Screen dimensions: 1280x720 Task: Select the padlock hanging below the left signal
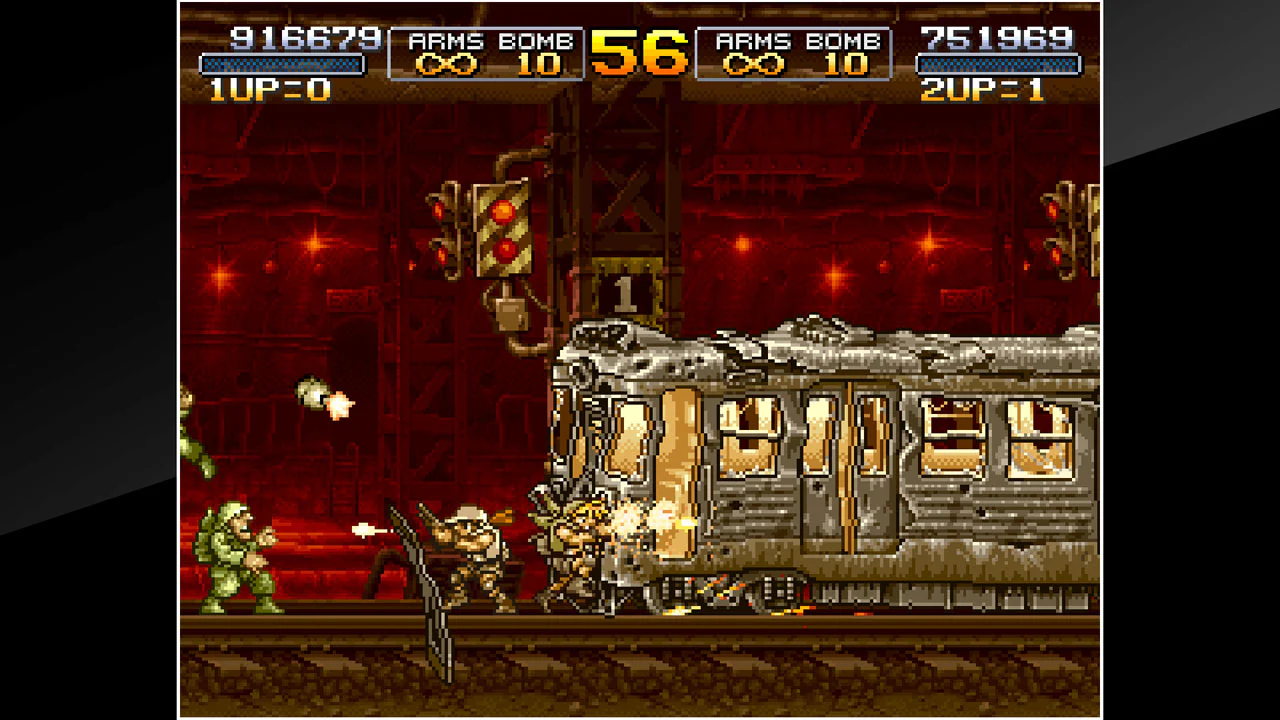[x=513, y=310]
